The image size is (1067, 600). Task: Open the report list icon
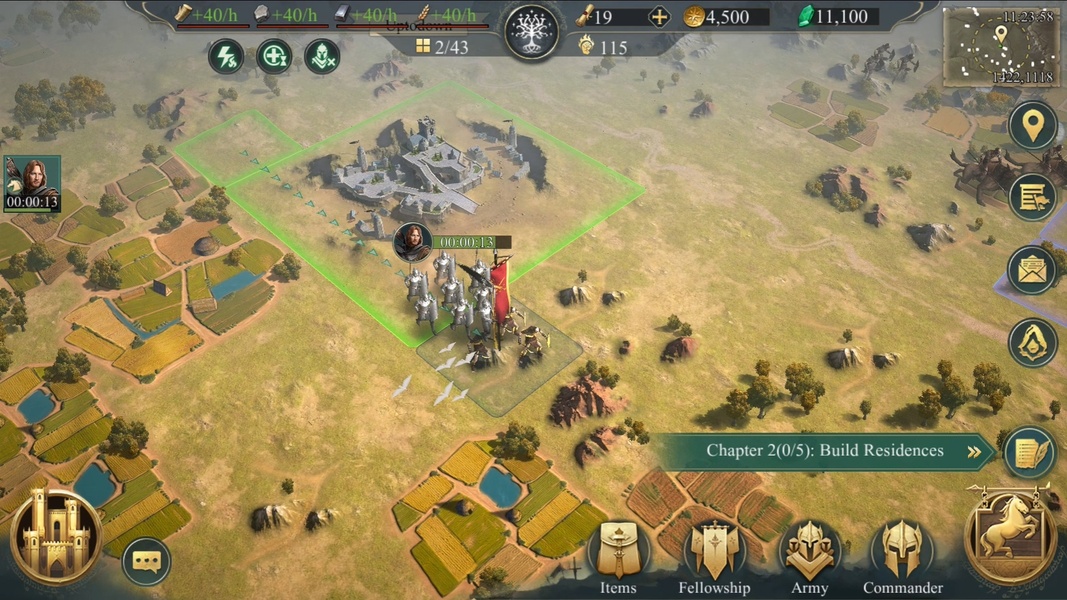[1032, 197]
